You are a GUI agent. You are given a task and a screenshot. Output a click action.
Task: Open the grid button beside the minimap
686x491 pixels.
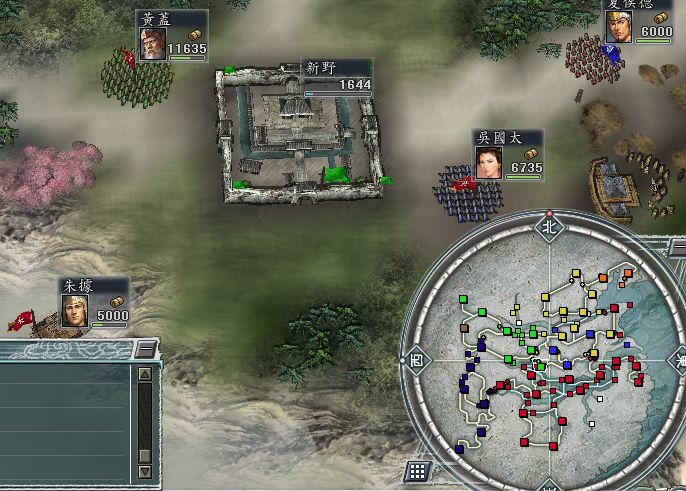(x=418, y=470)
